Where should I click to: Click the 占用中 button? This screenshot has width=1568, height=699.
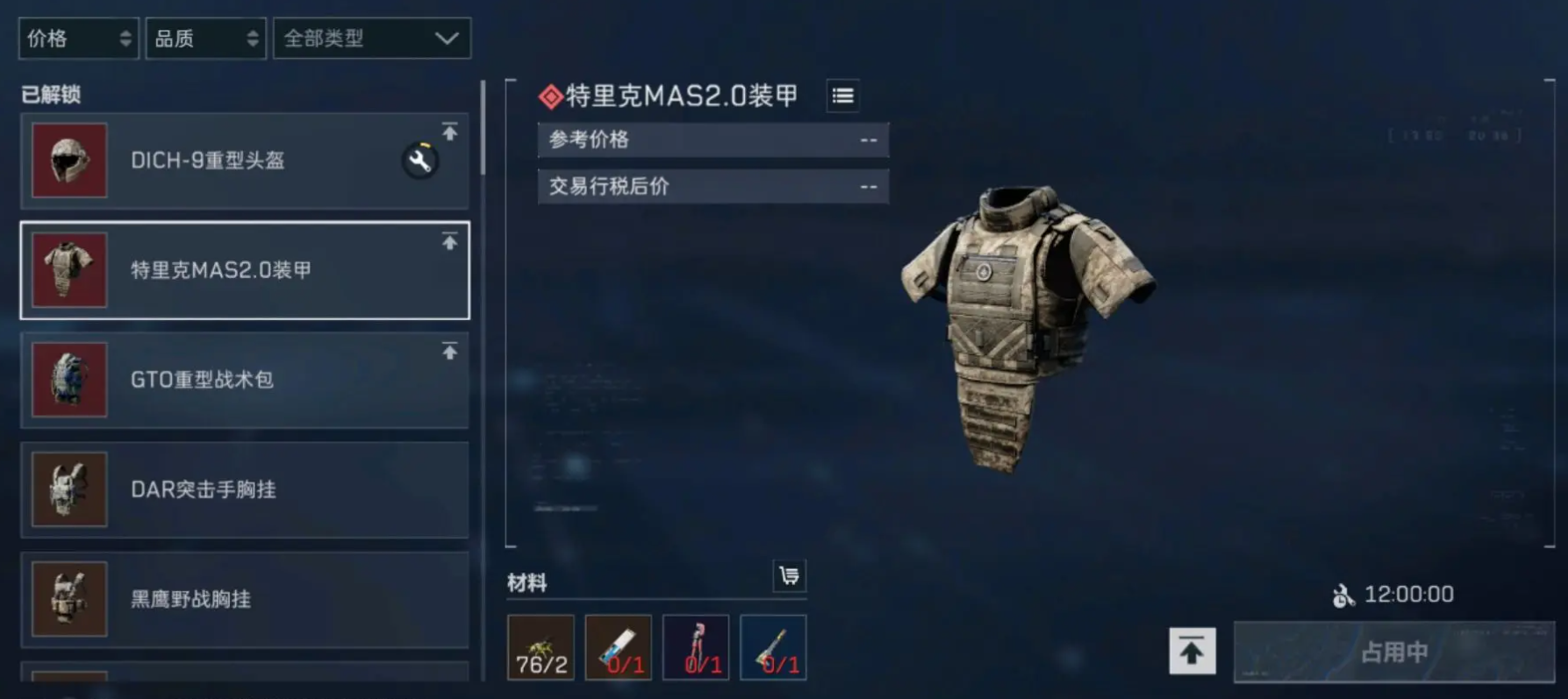coord(1393,652)
